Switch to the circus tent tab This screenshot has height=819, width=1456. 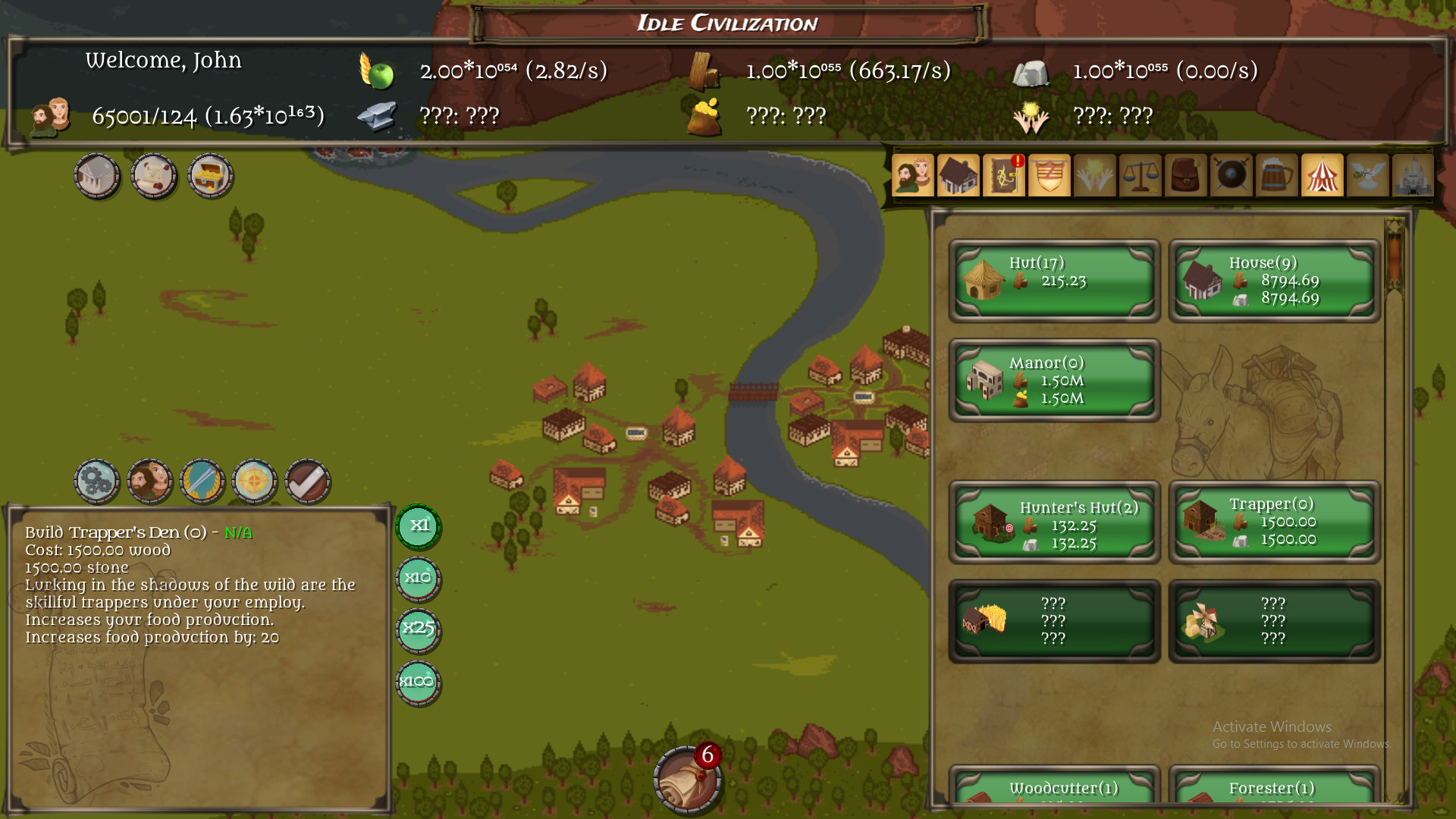pyautogui.click(x=1323, y=175)
